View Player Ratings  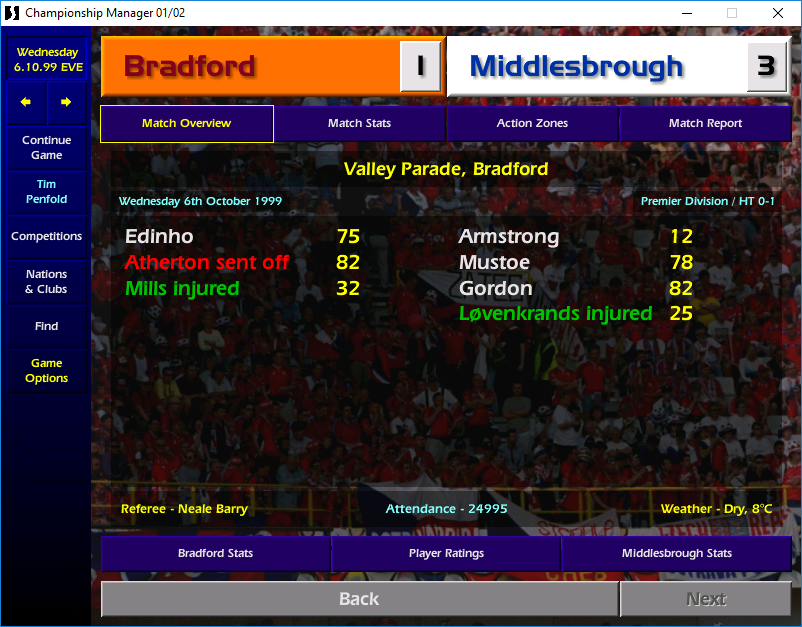(446, 553)
